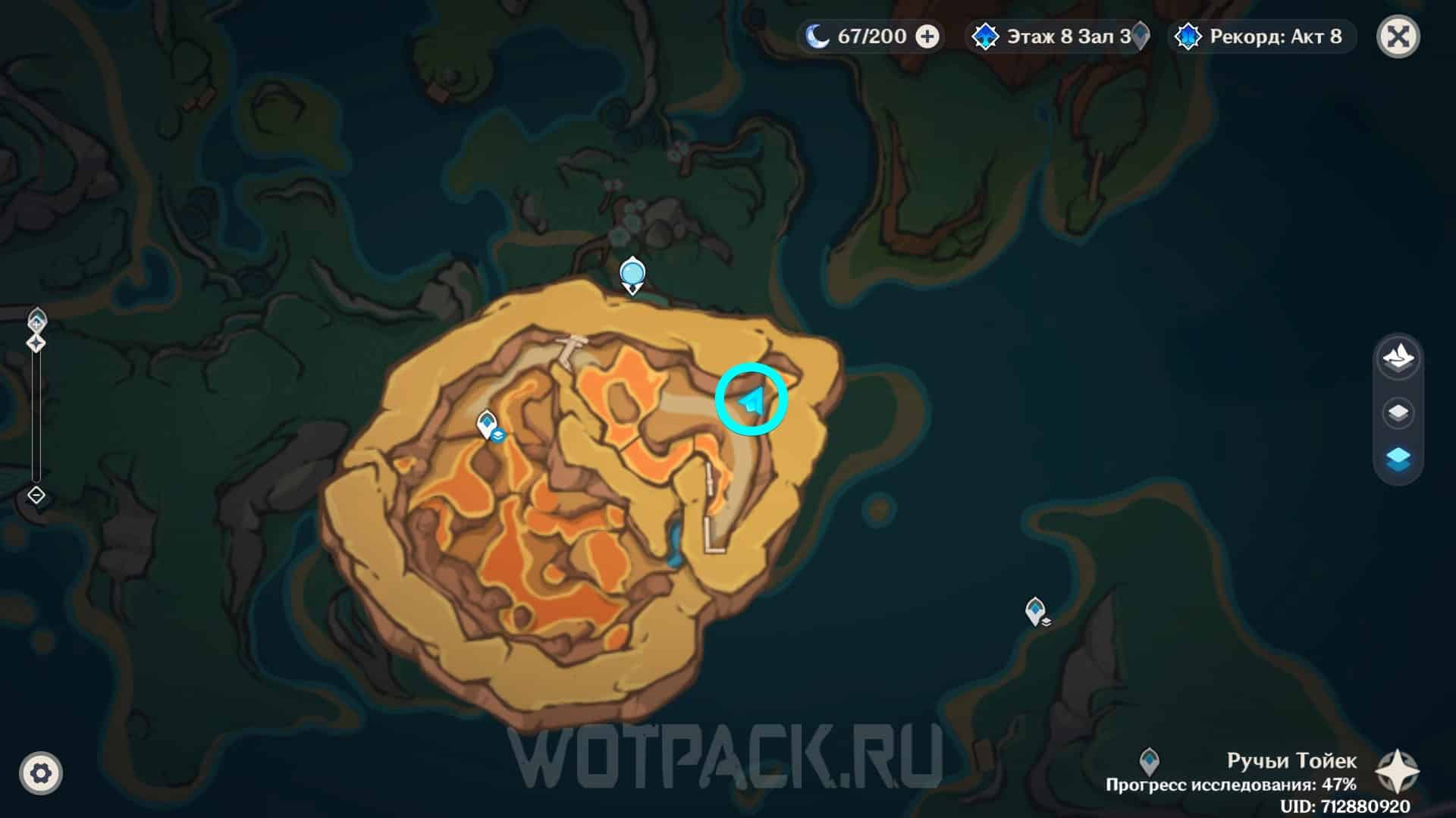Click the map zoom-out minus button
1456x818 pixels.
click(36, 496)
